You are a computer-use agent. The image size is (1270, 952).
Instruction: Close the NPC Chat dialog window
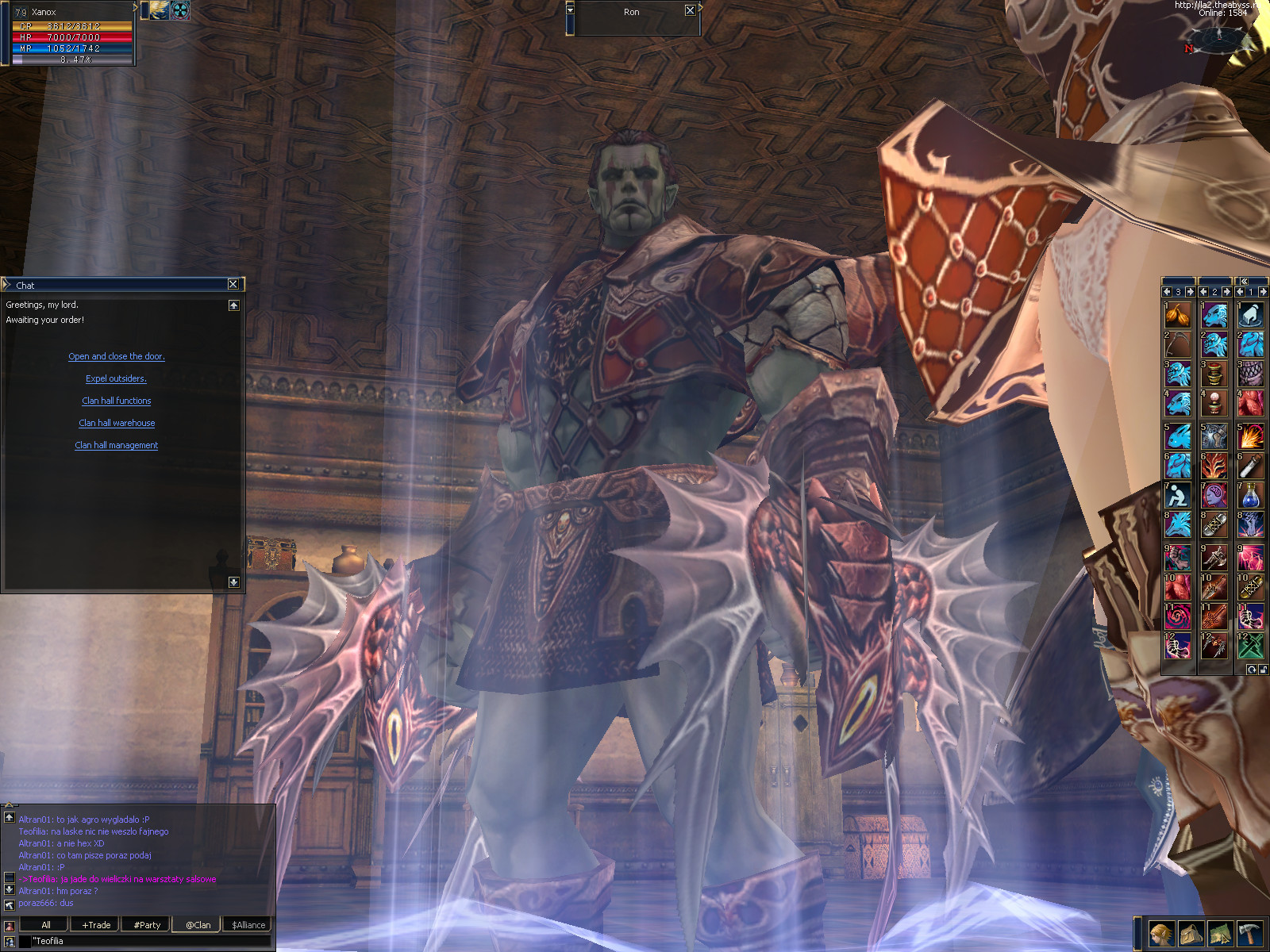click(233, 284)
